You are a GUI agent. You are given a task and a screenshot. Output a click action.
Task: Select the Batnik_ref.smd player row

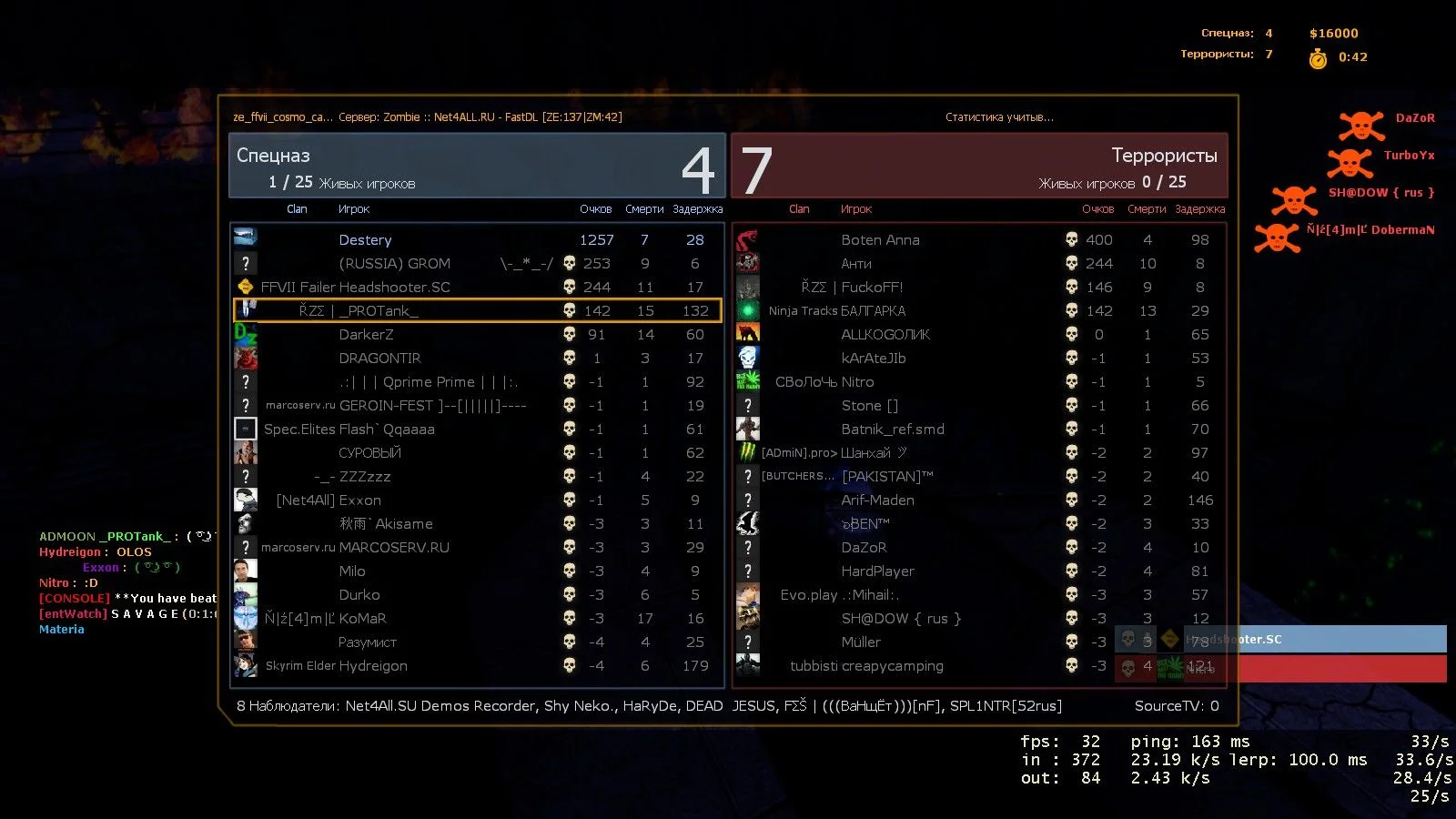979,429
